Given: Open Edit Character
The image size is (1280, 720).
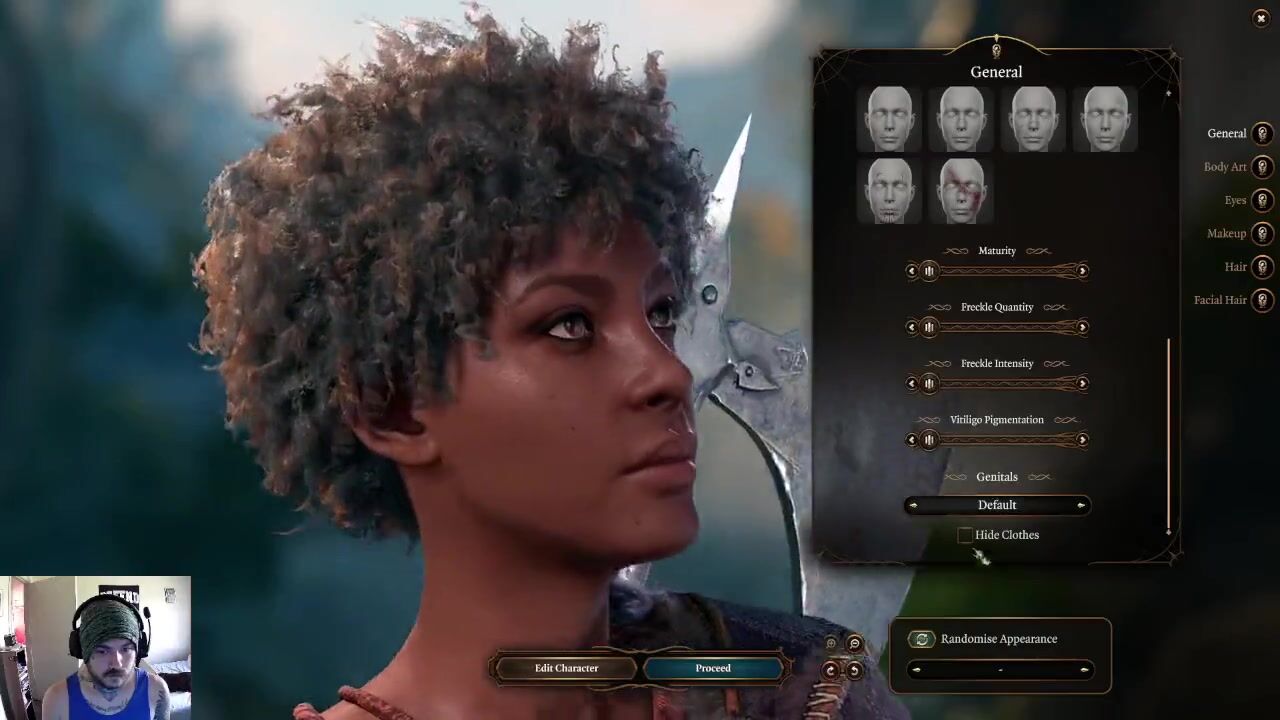Looking at the screenshot, I should point(566,668).
